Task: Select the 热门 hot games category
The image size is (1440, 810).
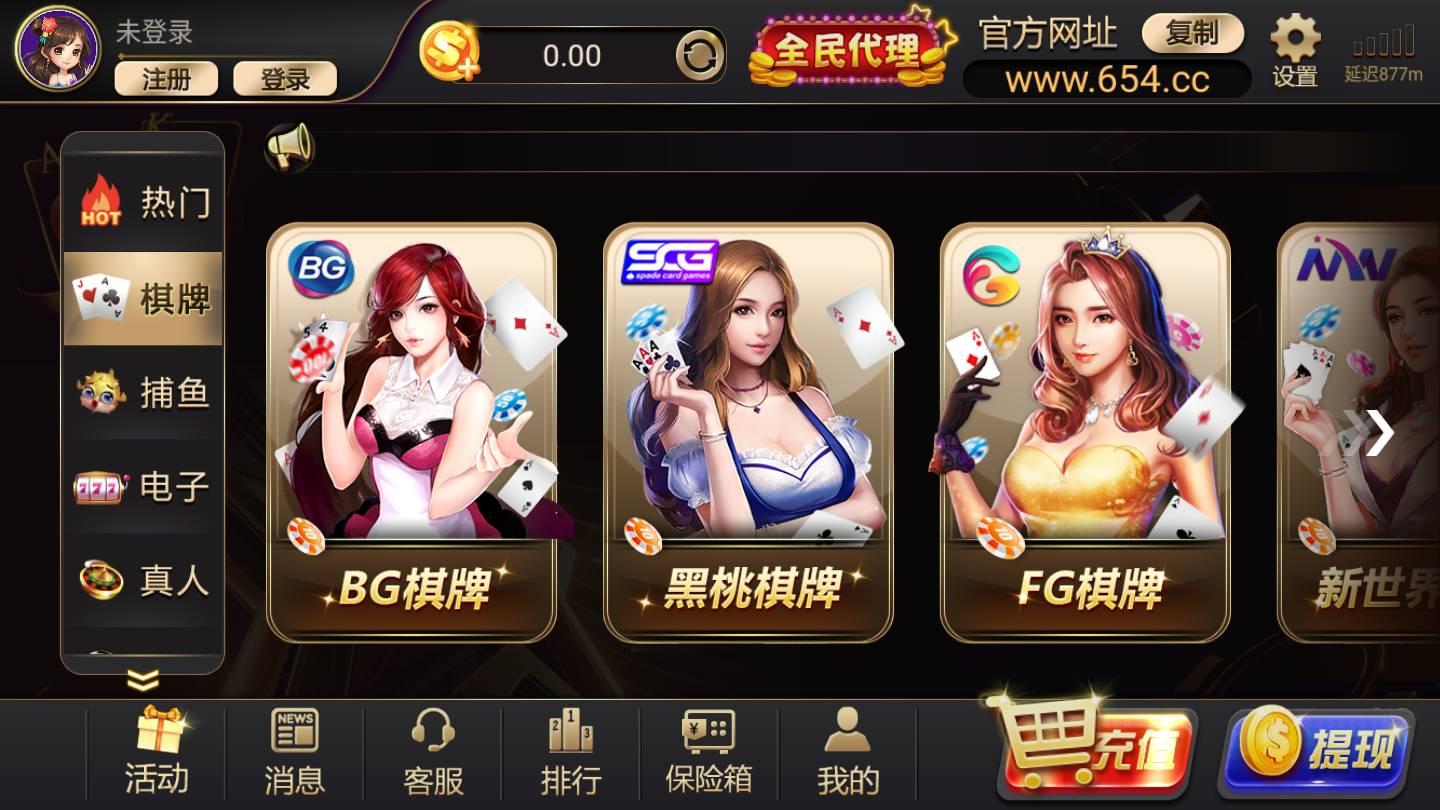Action: click(x=143, y=202)
